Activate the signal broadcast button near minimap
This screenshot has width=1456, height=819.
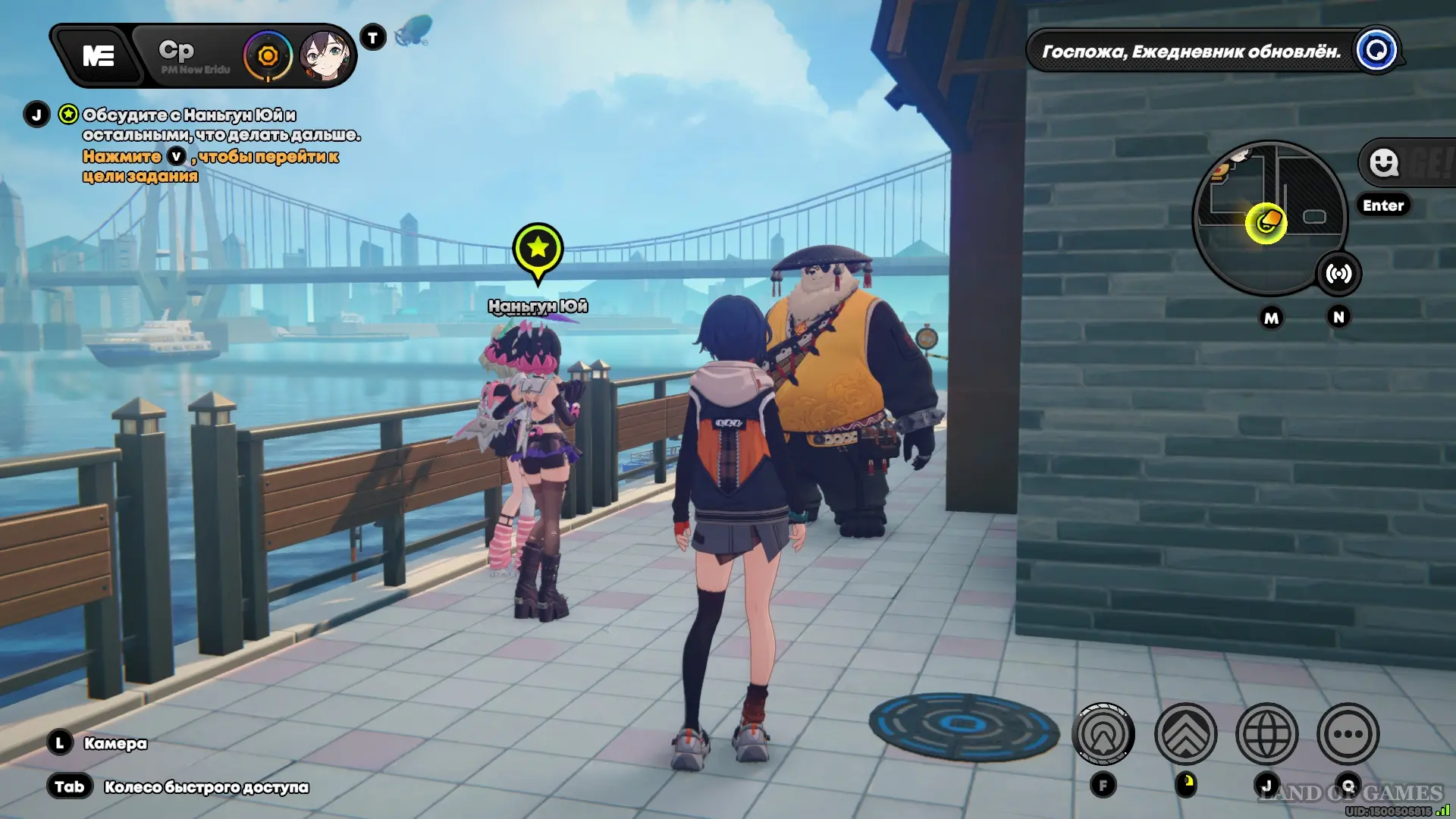[1338, 274]
